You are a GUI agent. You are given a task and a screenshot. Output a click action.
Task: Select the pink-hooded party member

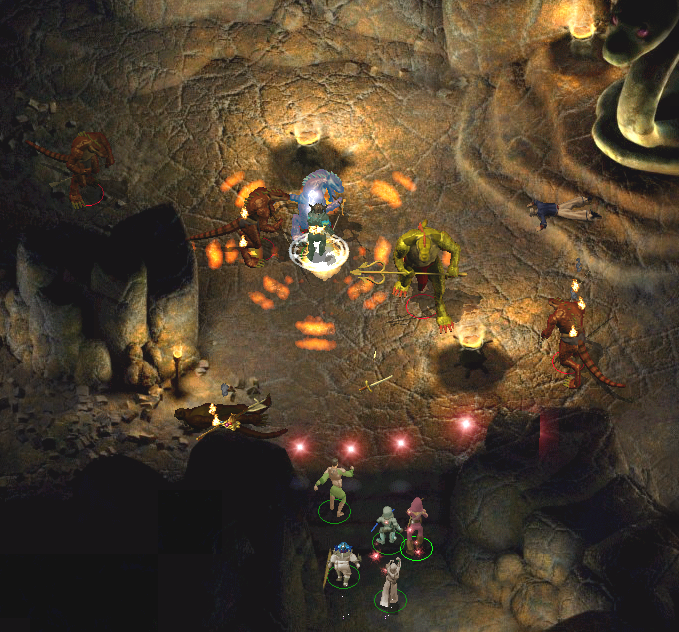415,523
